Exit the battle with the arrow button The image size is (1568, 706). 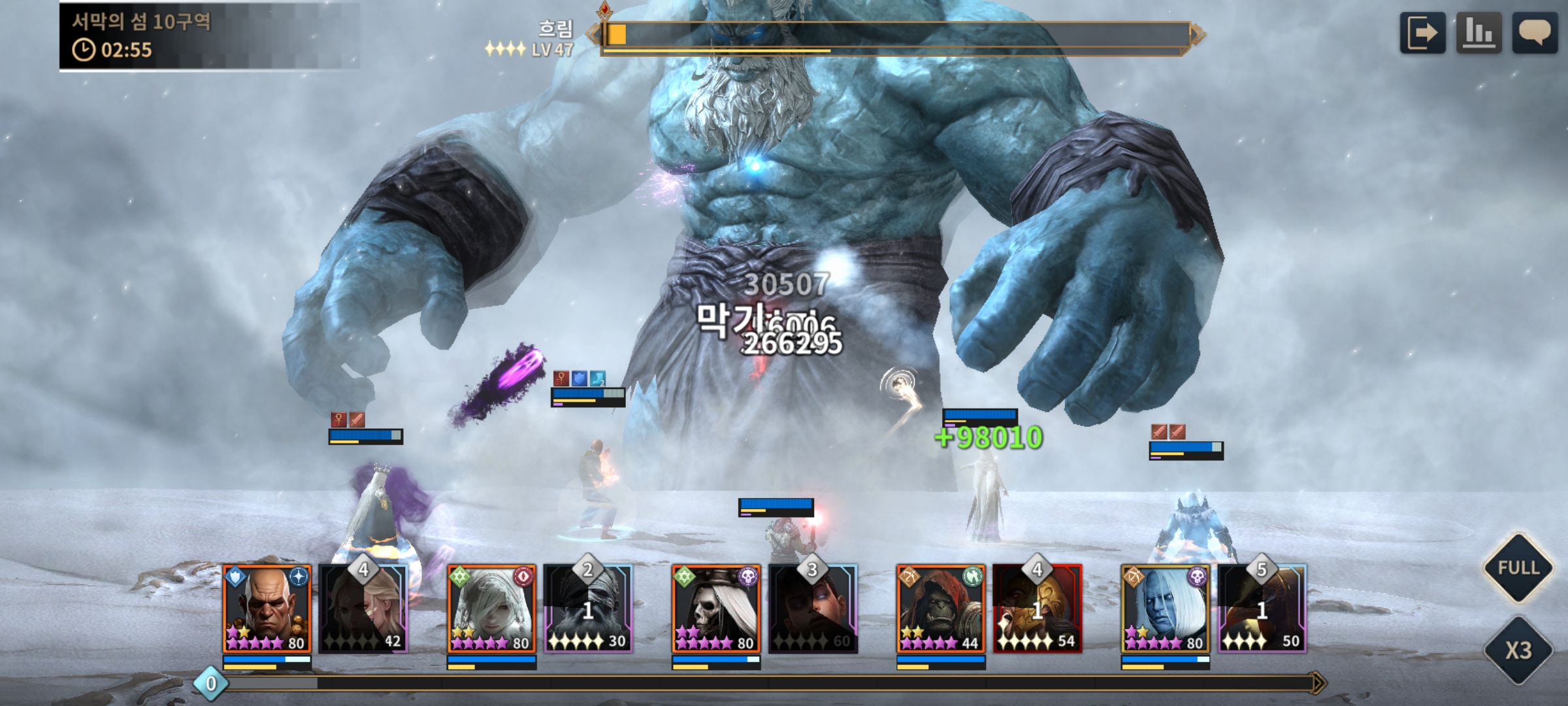pyautogui.click(x=1422, y=33)
